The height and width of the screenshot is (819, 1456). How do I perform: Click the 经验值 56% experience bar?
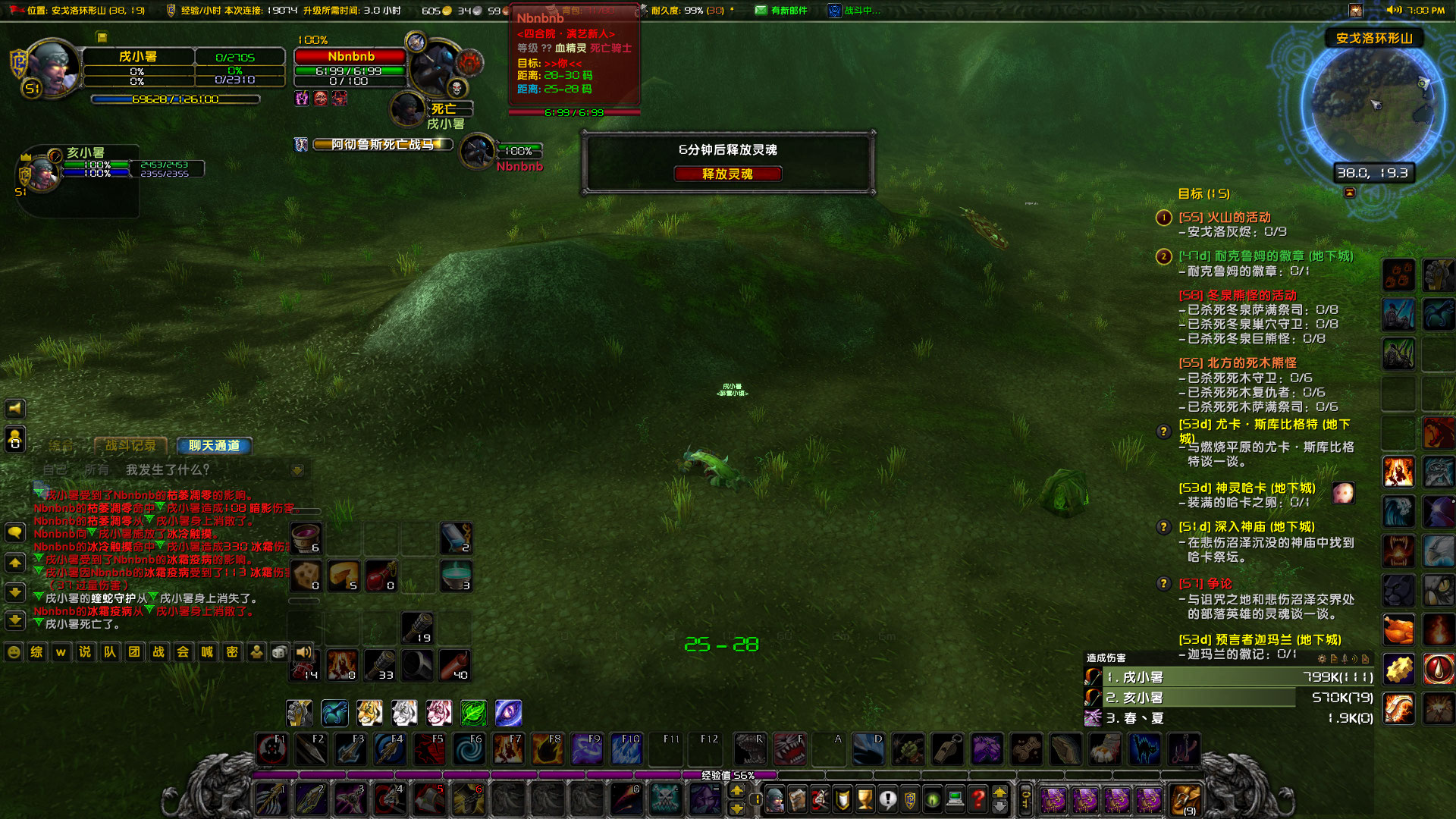pyautogui.click(x=728, y=775)
